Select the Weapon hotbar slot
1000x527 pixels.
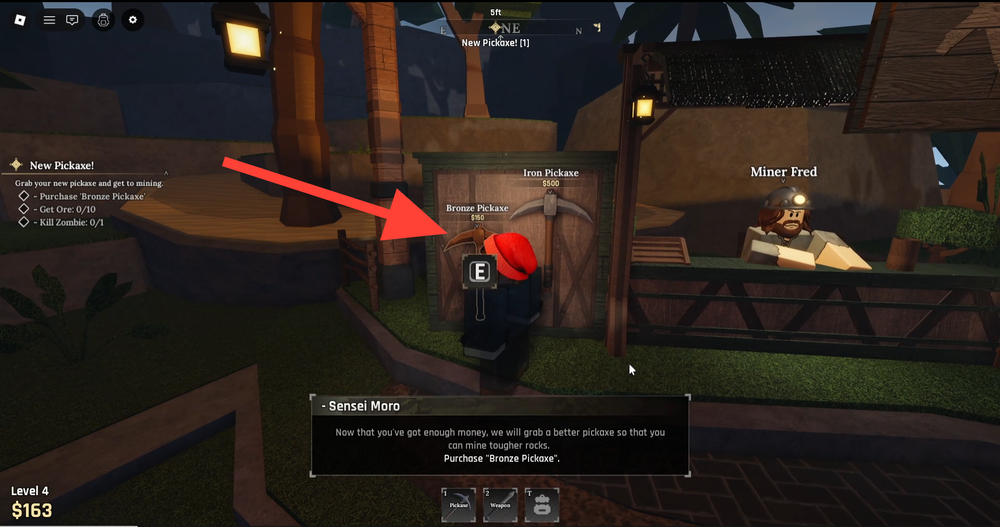[499, 505]
